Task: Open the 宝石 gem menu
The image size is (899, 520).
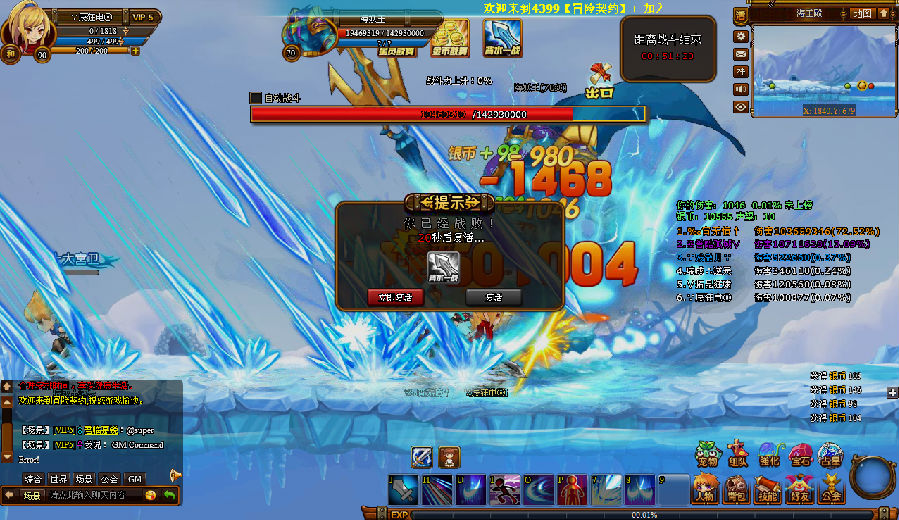Action: point(801,455)
